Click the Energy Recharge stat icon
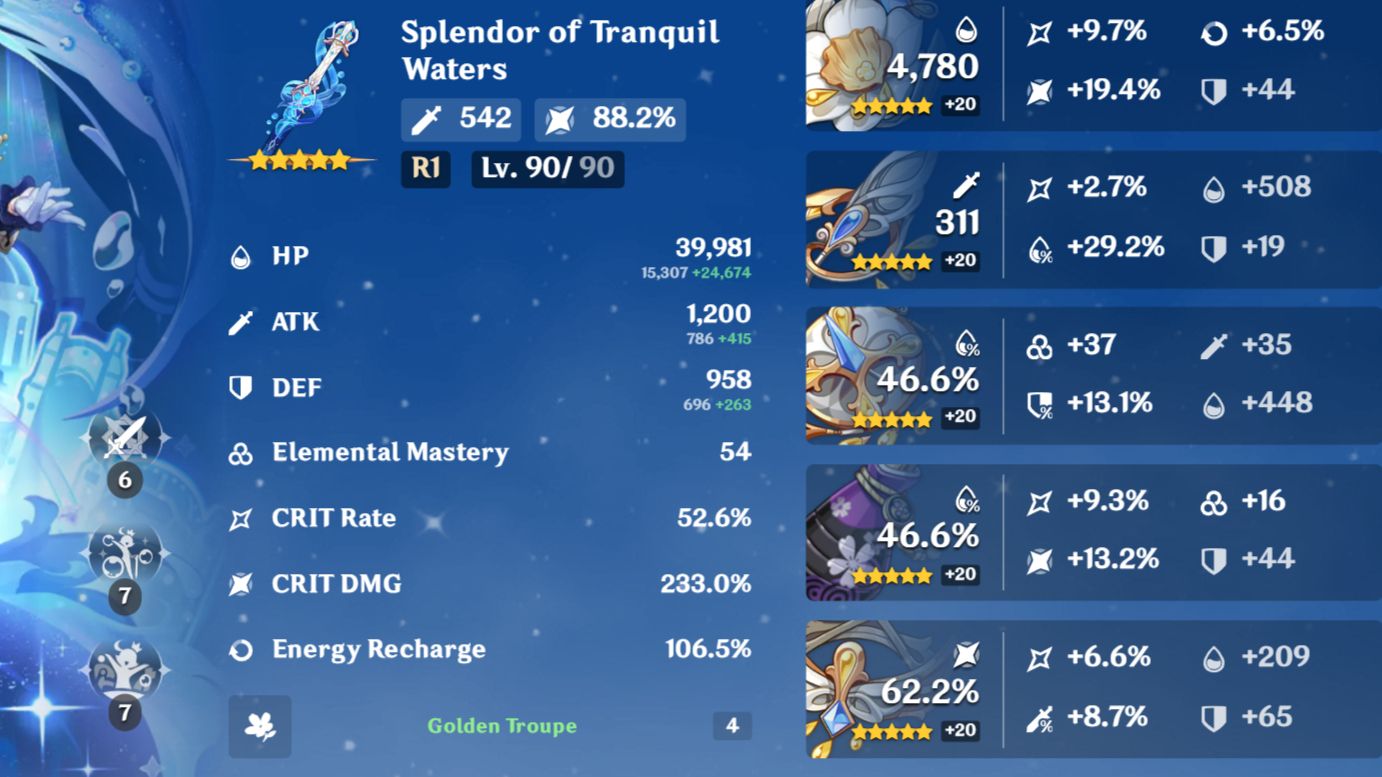Viewport: 1382px width, 777px height. tap(242, 649)
